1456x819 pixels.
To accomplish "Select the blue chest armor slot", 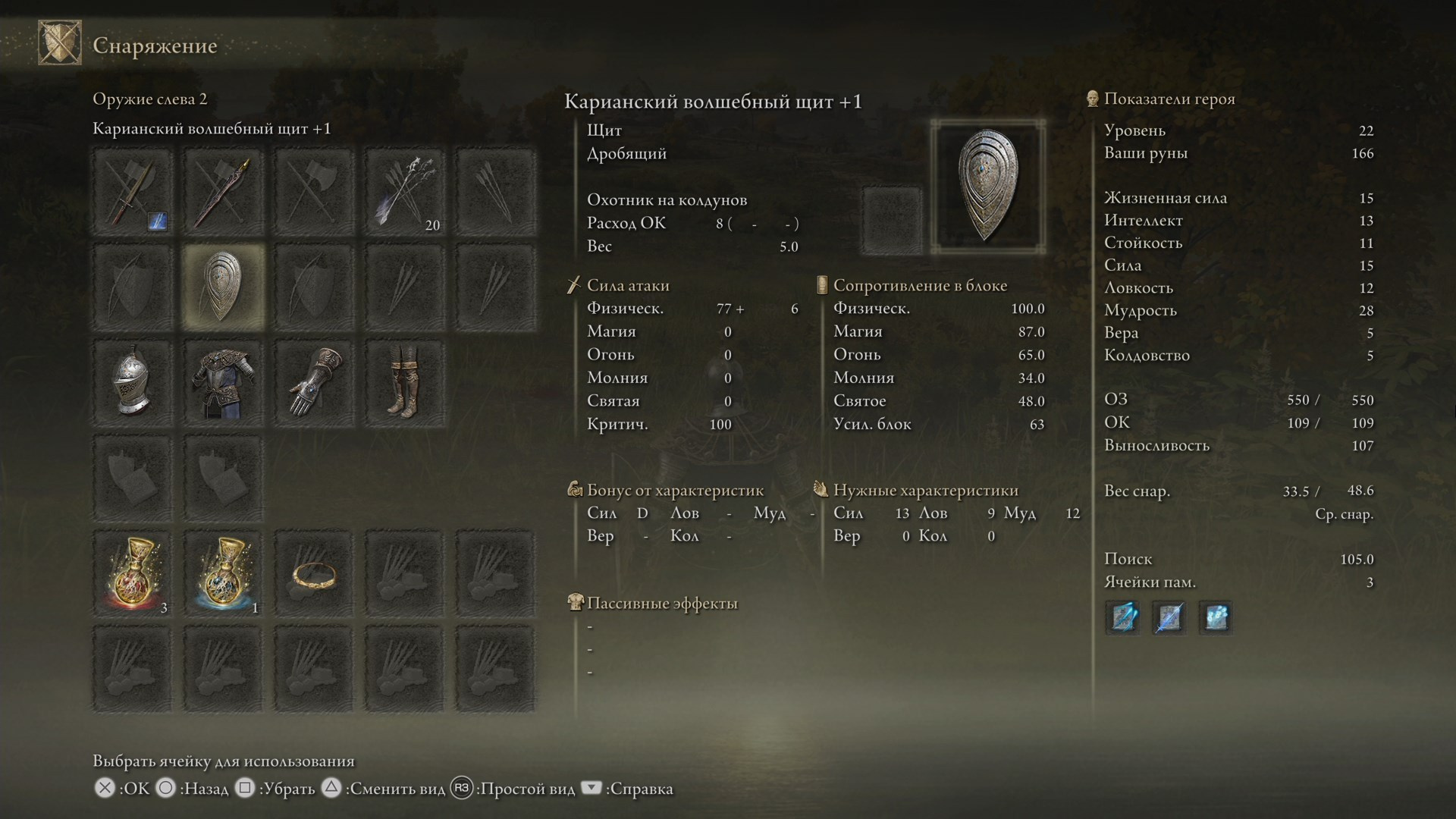I will click(223, 383).
